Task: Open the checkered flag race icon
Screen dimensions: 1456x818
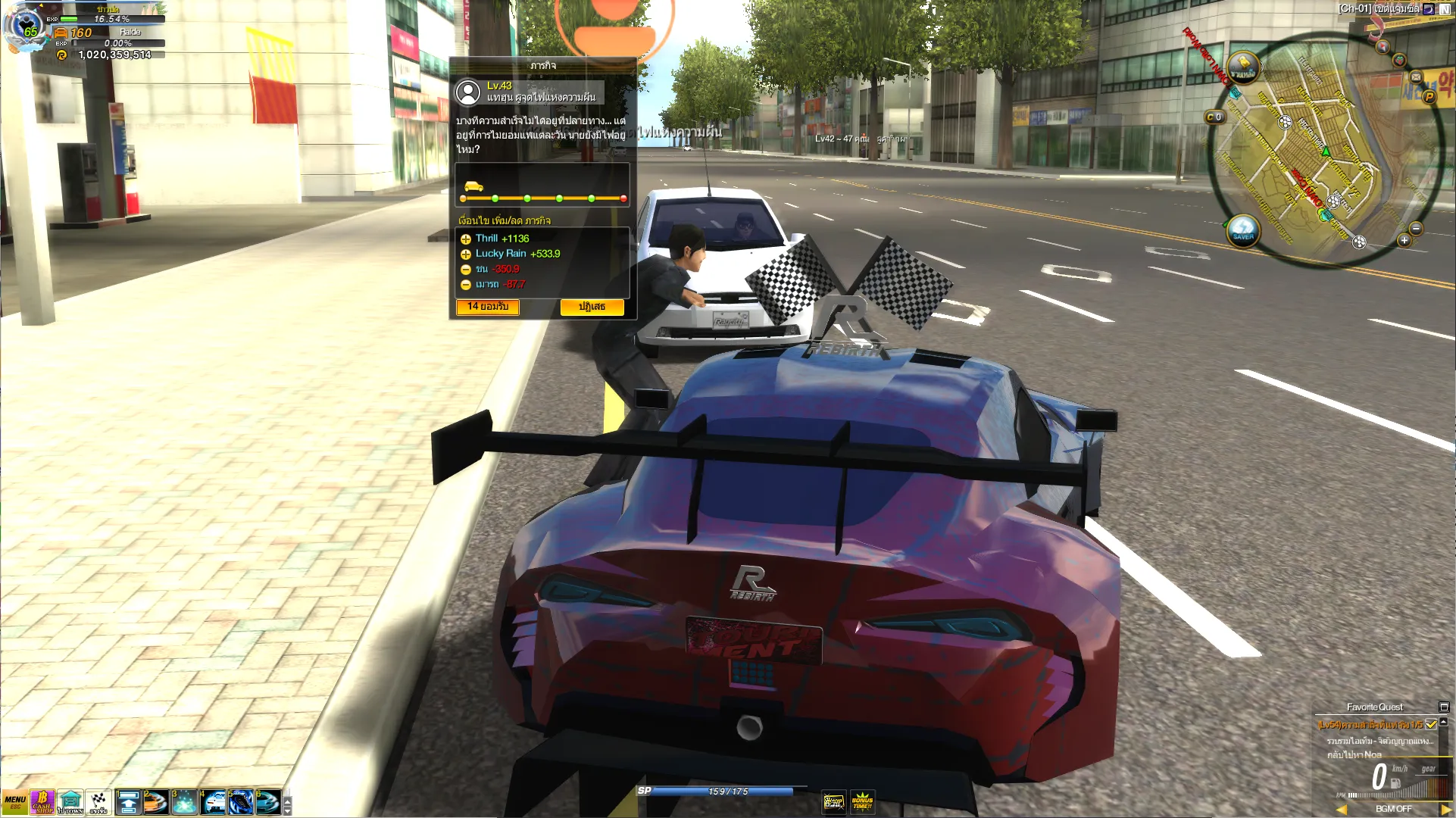Action: [x=98, y=802]
